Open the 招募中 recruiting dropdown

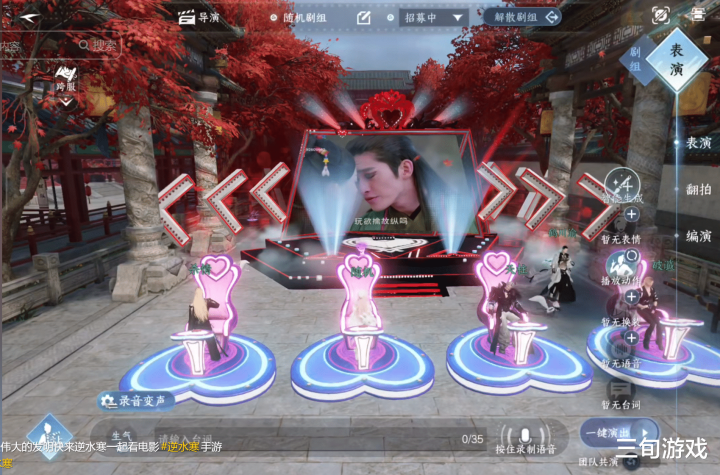click(434, 17)
